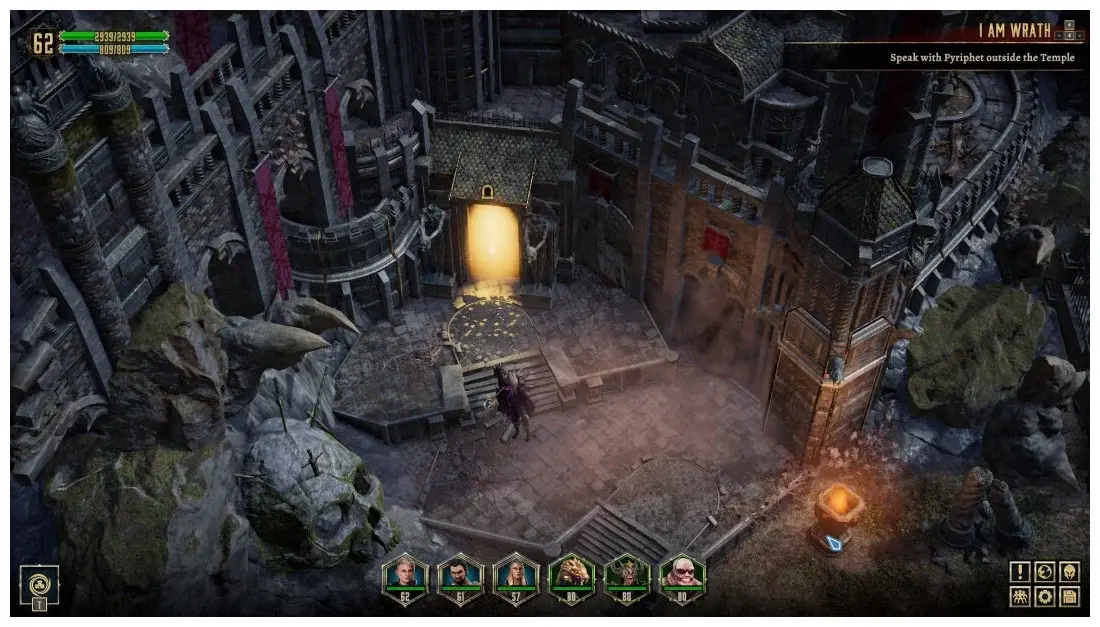Image resolution: width=1100 pixels, height=627 pixels.
Task: Open the character sheet helmet icon
Action: [1069, 572]
